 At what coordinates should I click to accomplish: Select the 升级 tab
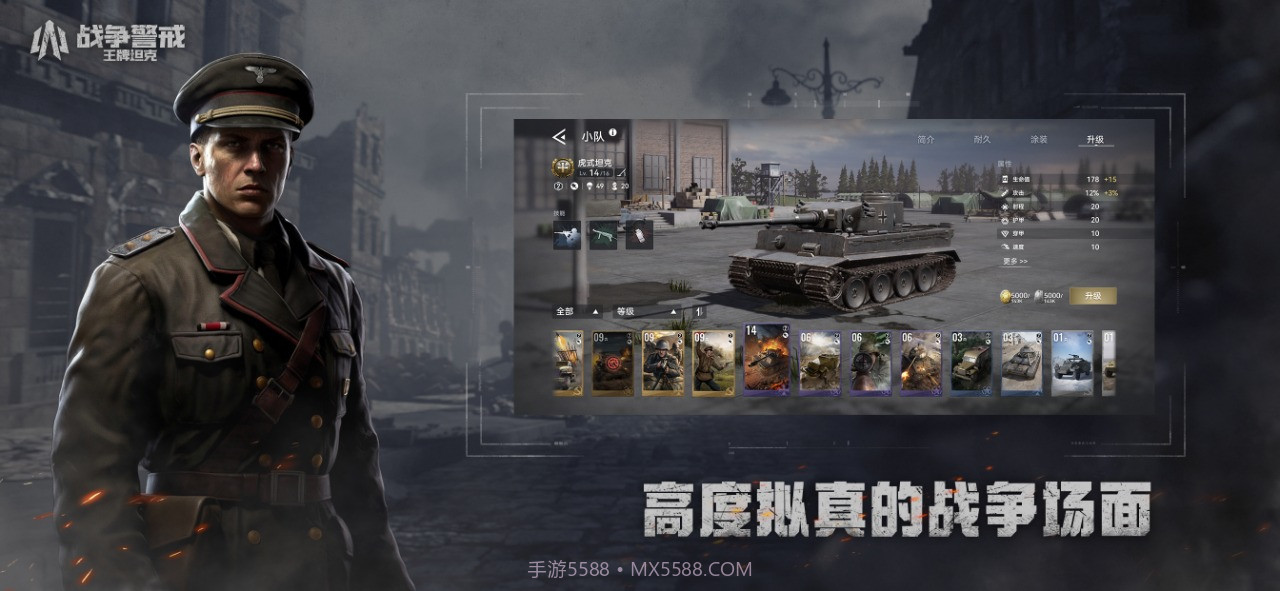[x=1096, y=140]
